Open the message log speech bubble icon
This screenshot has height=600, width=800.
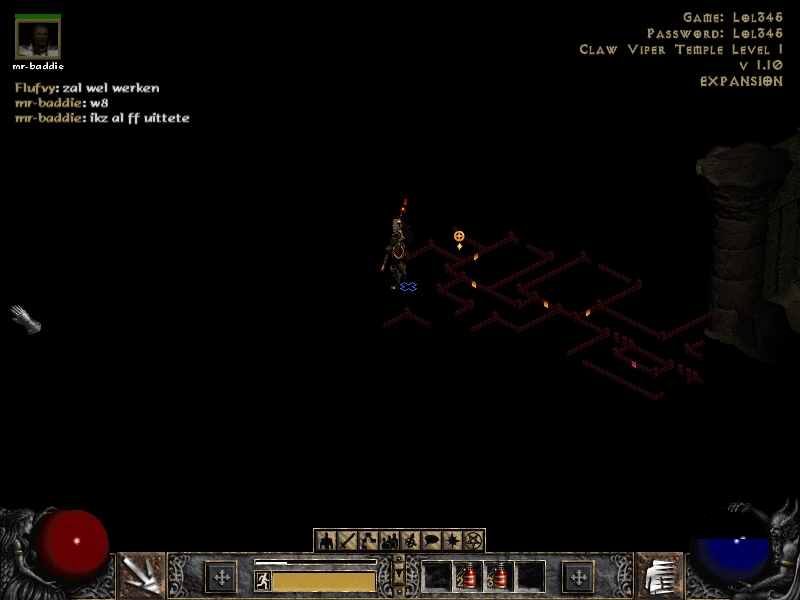pyautogui.click(x=431, y=541)
